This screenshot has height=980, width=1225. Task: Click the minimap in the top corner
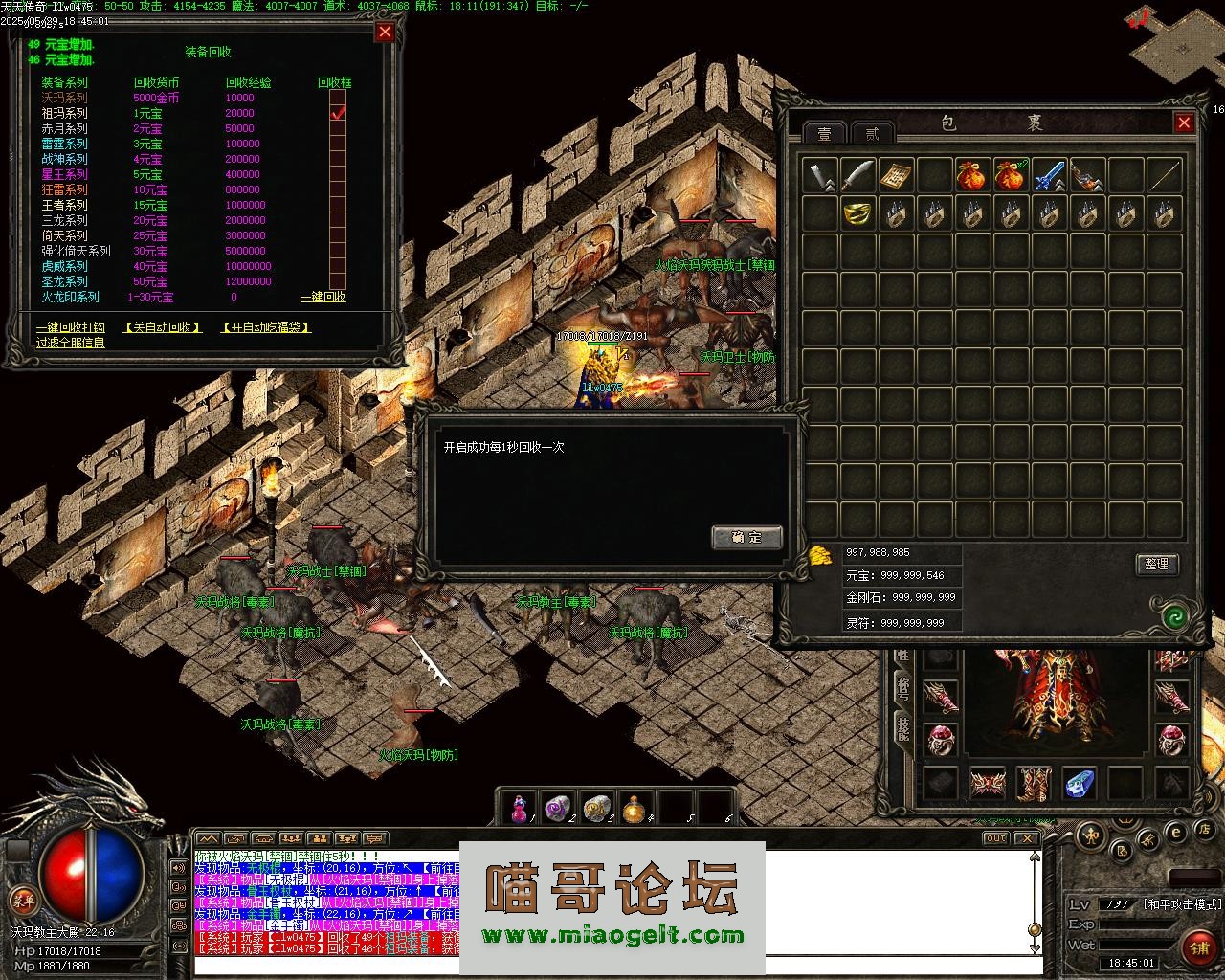click(x=1175, y=48)
